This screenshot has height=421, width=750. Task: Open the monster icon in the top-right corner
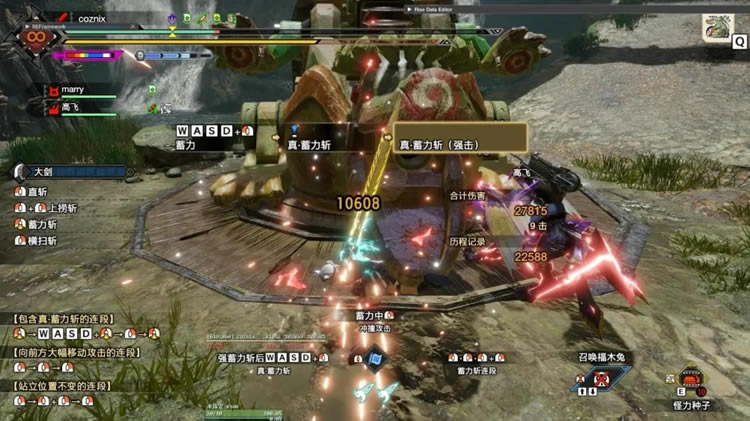716,29
